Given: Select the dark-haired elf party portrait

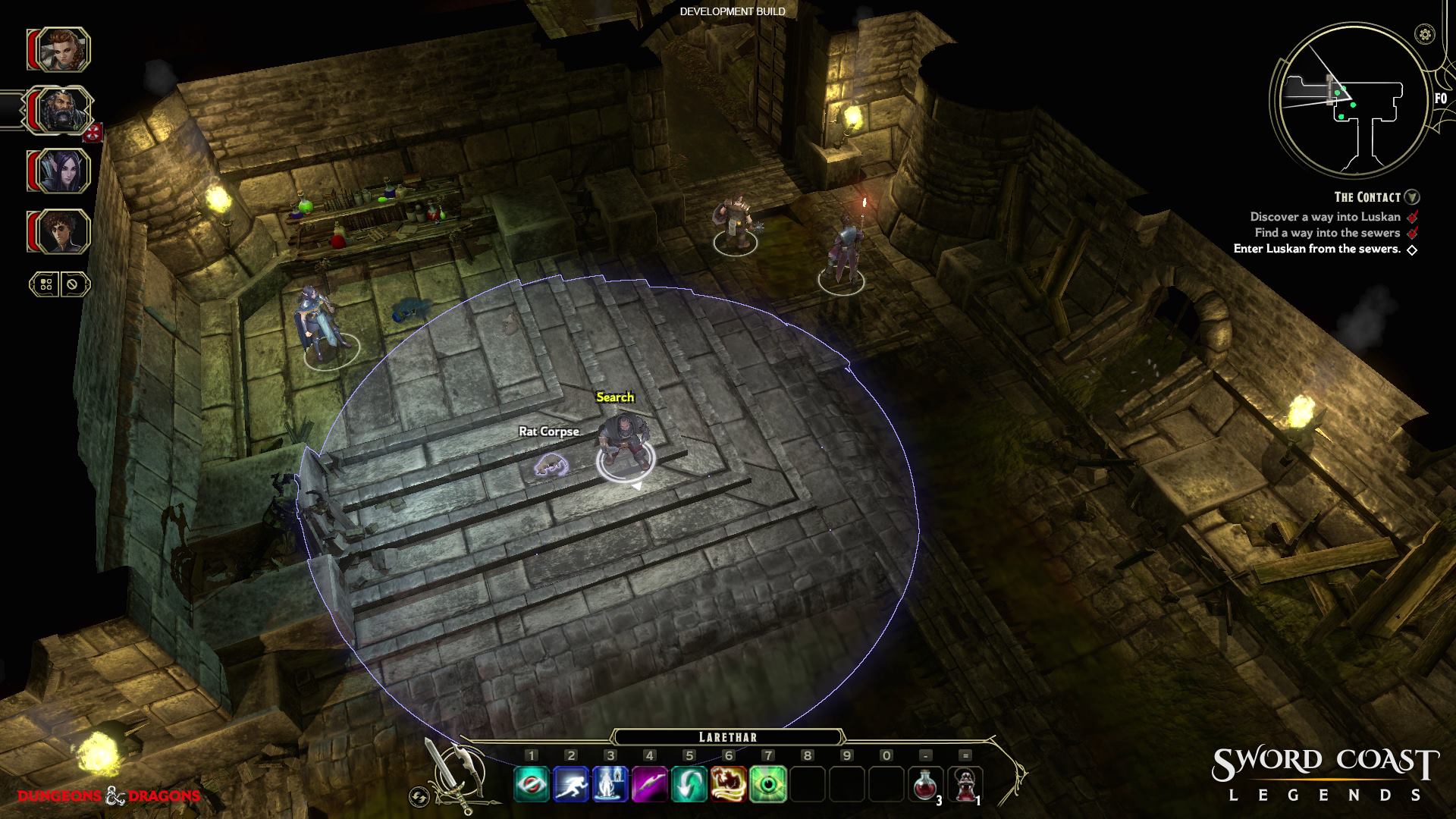Looking at the screenshot, I should [x=59, y=171].
